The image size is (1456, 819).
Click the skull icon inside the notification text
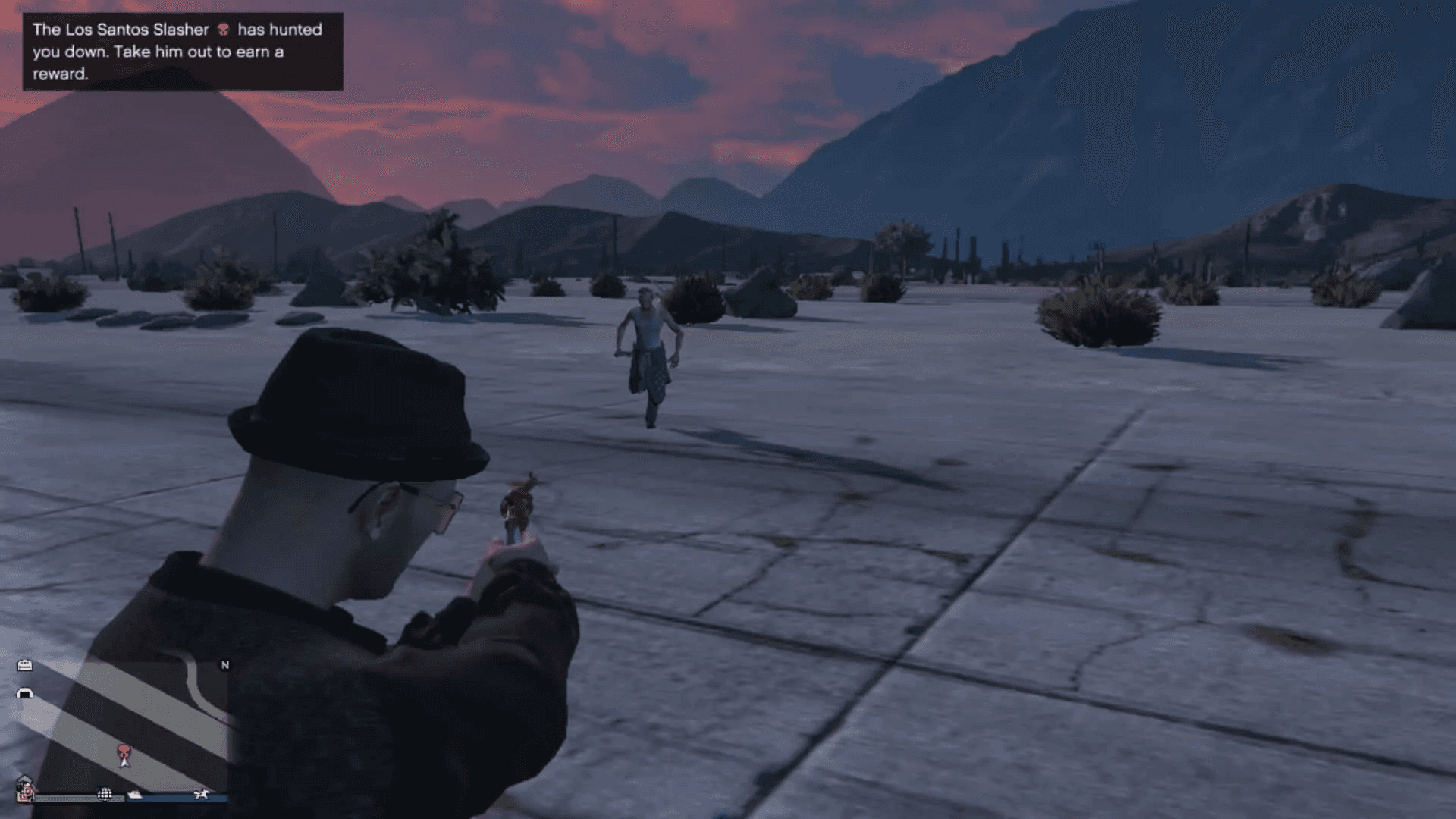click(x=224, y=30)
